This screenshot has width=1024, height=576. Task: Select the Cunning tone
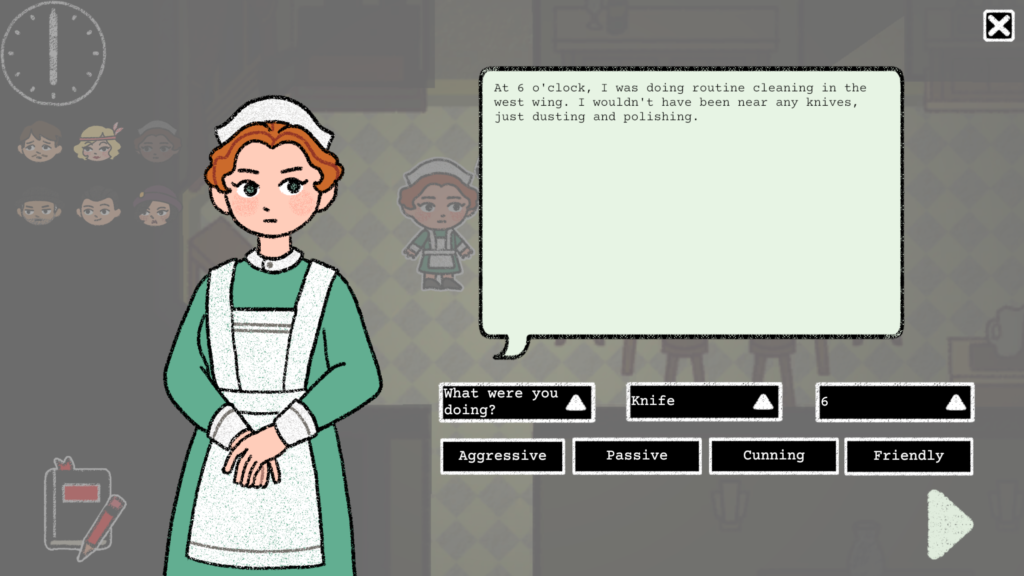(x=773, y=456)
